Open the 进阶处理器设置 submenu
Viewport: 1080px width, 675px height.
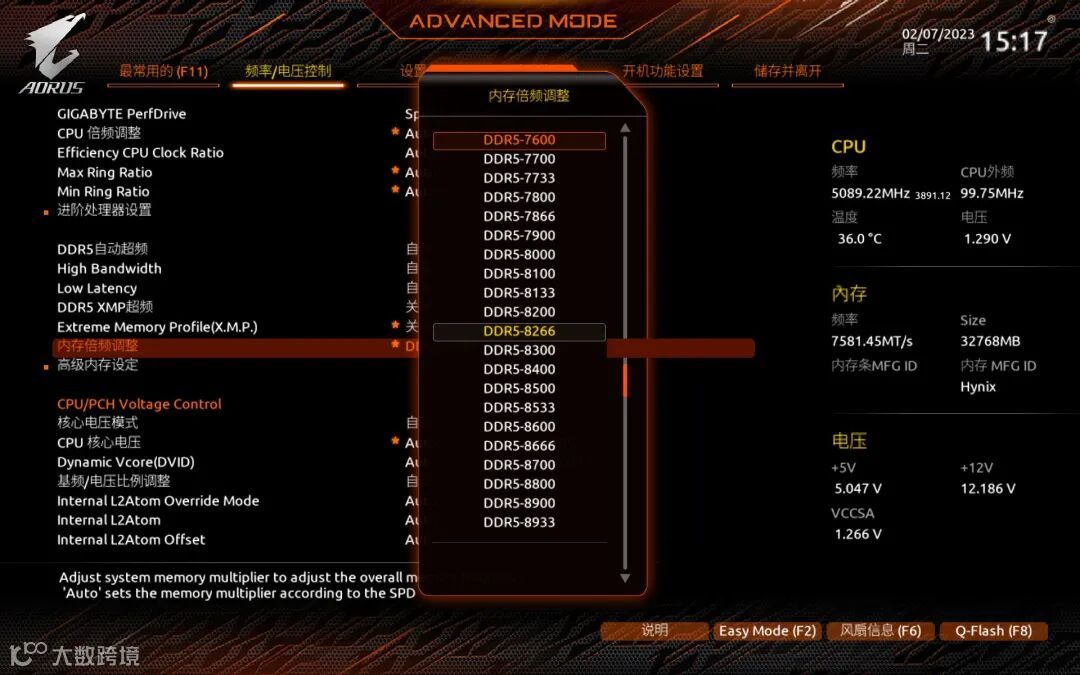tap(104, 210)
